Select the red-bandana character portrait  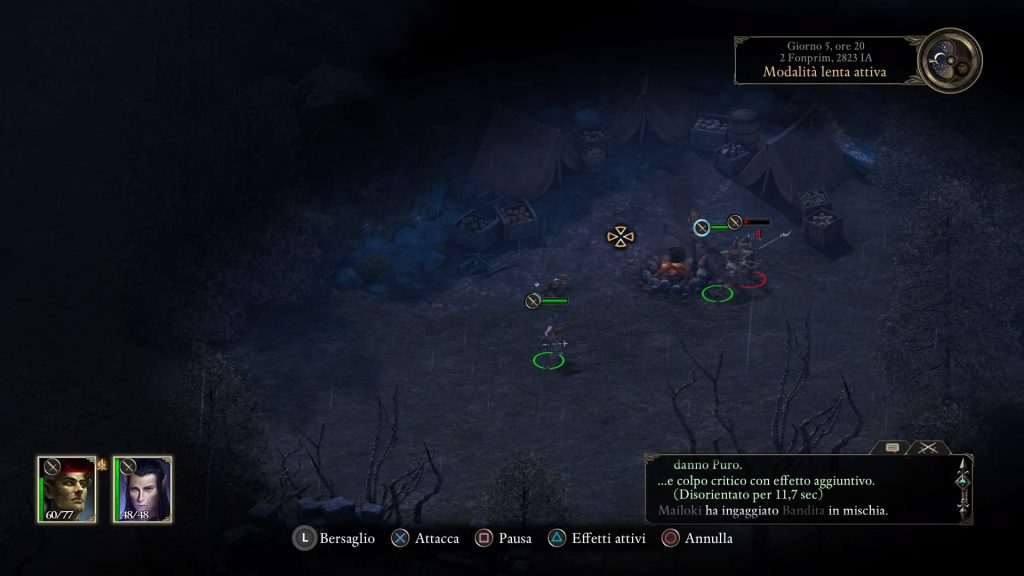[67, 488]
